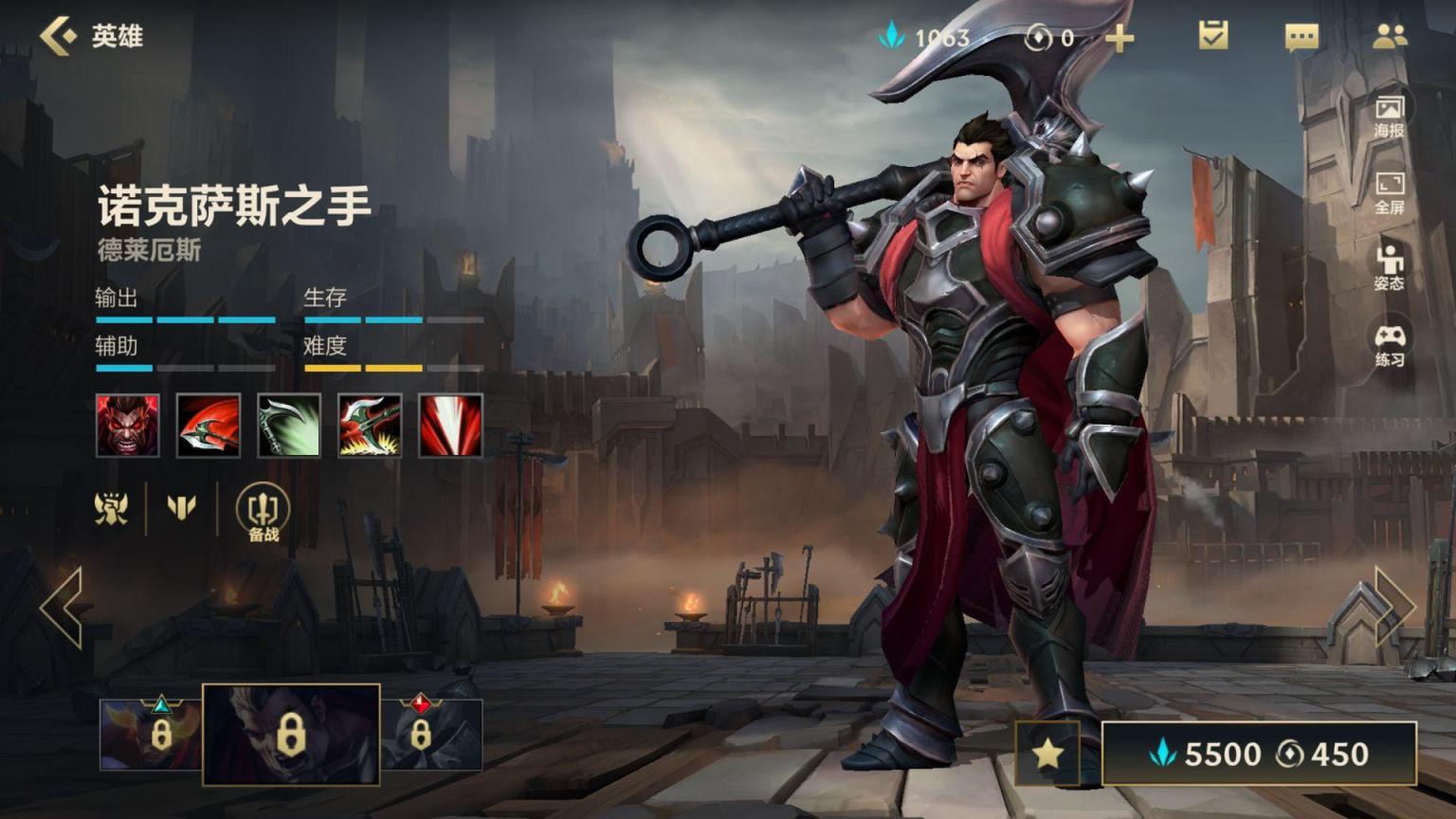View the green hook strike ability
Image resolution: width=1456 pixels, height=819 pixels.
pyautogui.click(x=289, y=426)
